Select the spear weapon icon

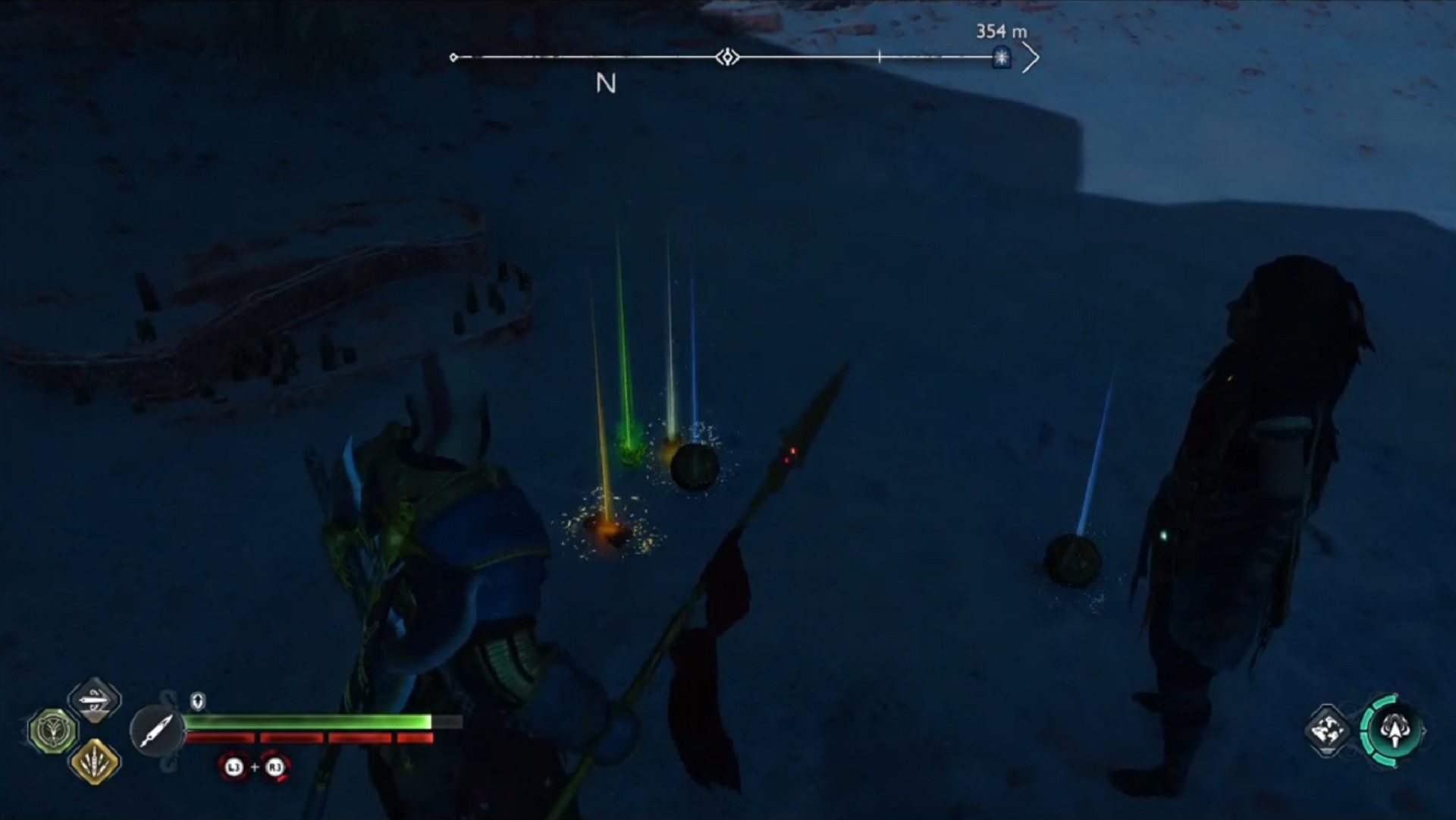click(157, 731)
